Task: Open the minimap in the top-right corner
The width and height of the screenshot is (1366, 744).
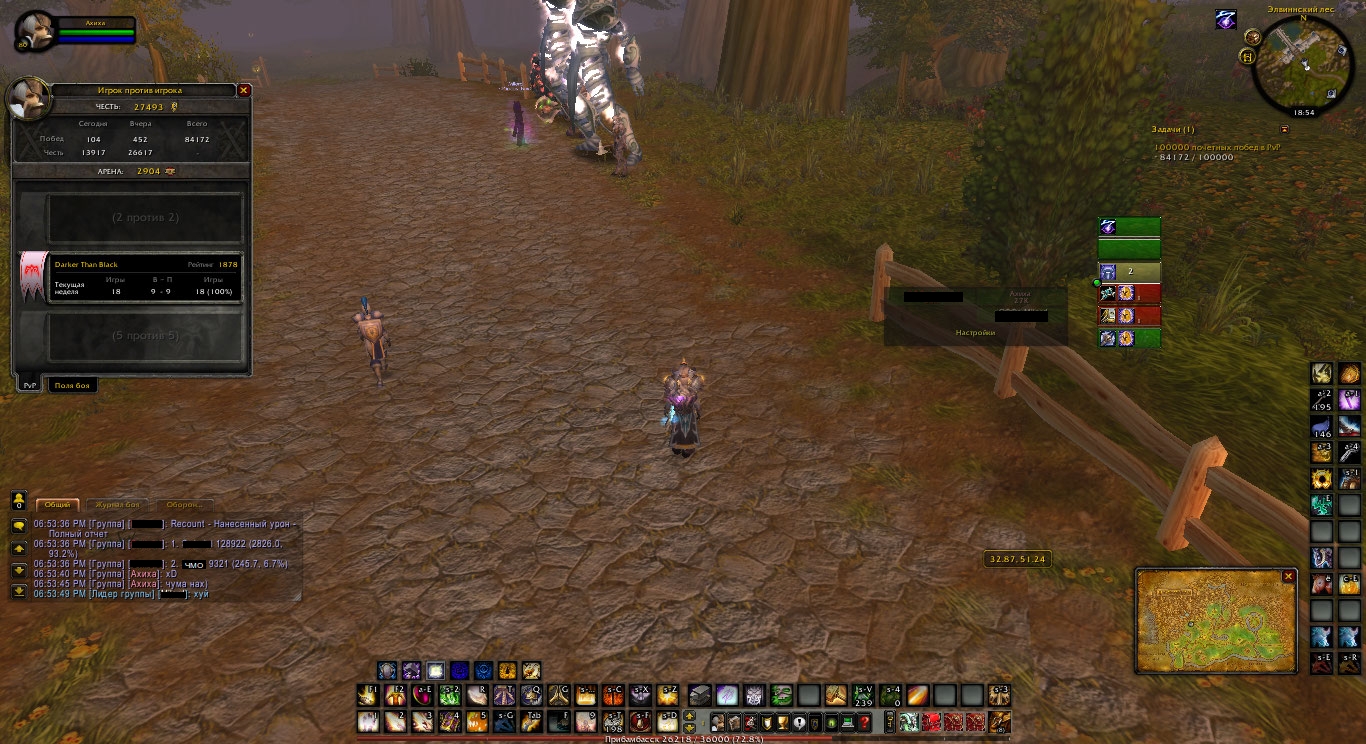Action: (1302, 63)
